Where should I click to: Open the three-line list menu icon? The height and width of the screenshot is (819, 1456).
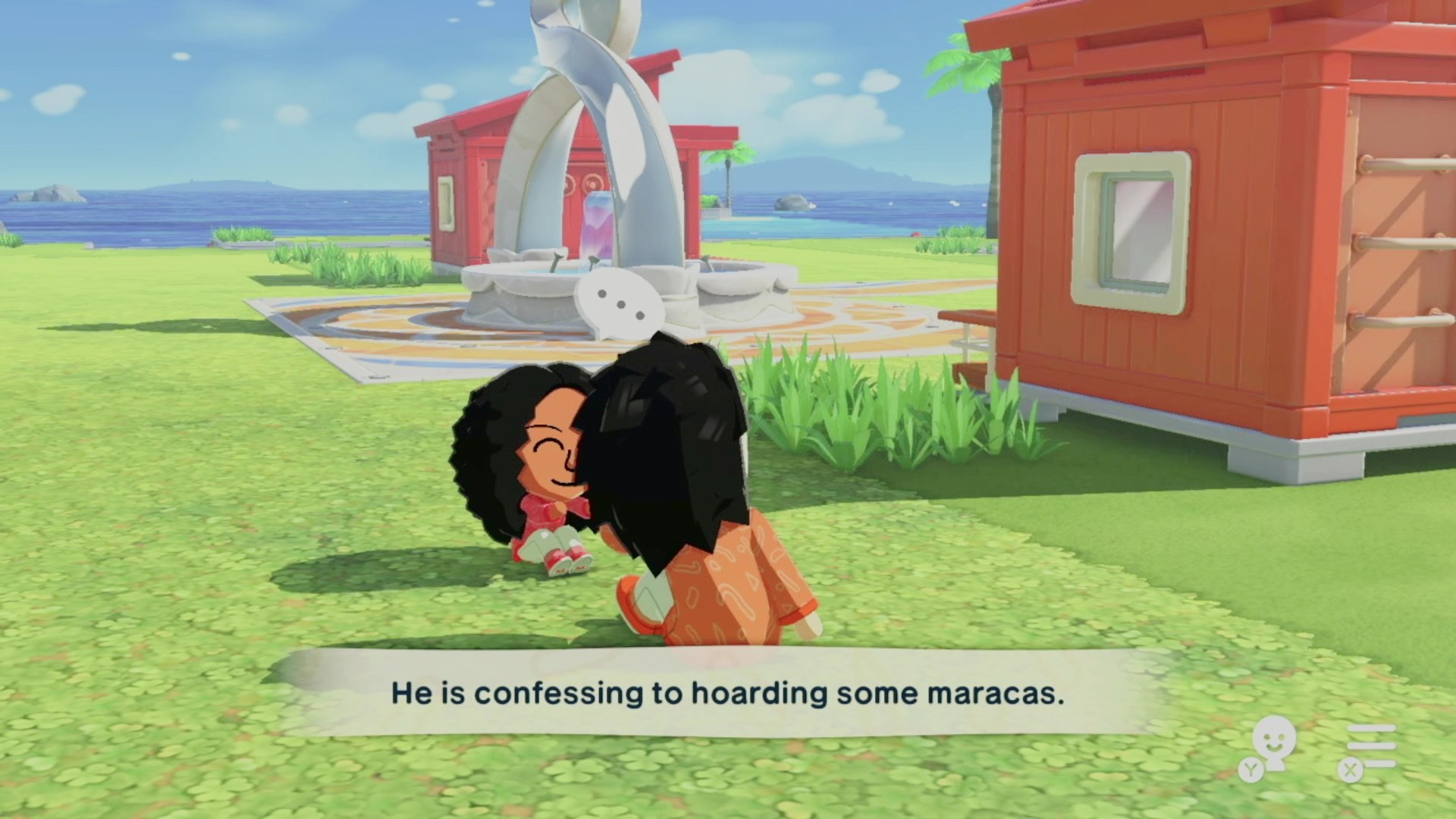point(1370,746)
